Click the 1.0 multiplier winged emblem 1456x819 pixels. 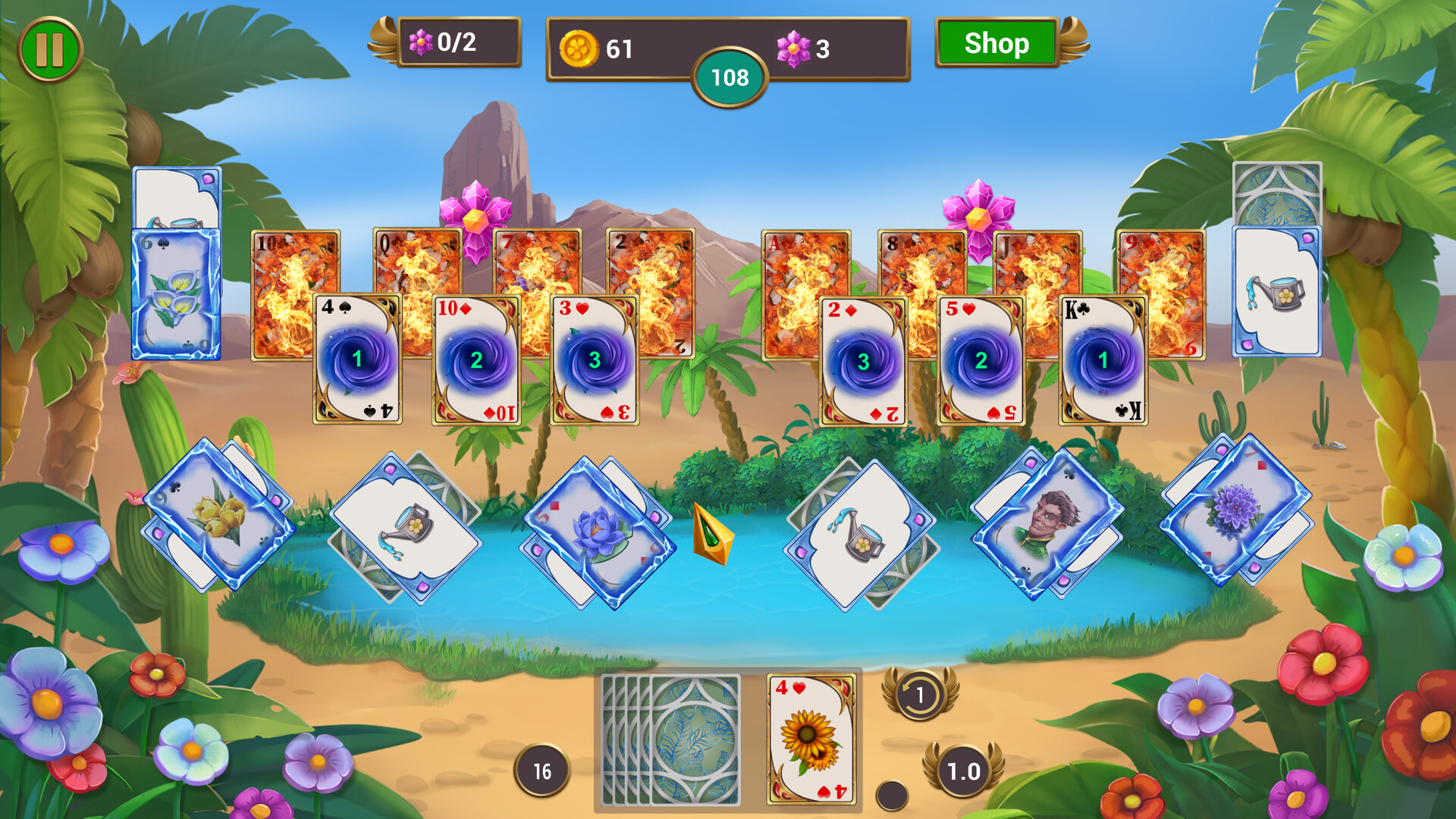963,772
